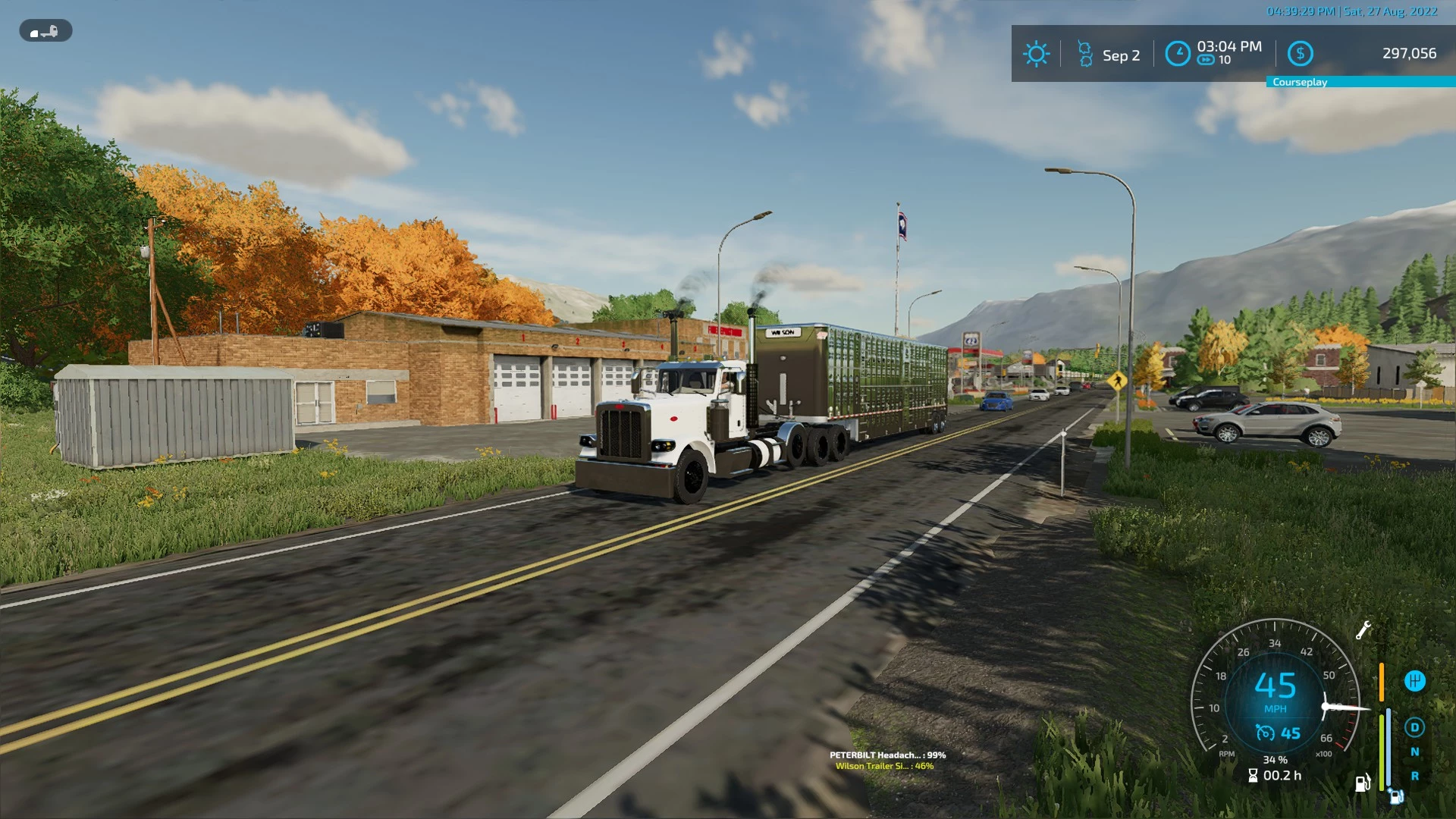Click the money balance 297,056
Viewport: 1456px width, 819px height.
pos(1409,53)
